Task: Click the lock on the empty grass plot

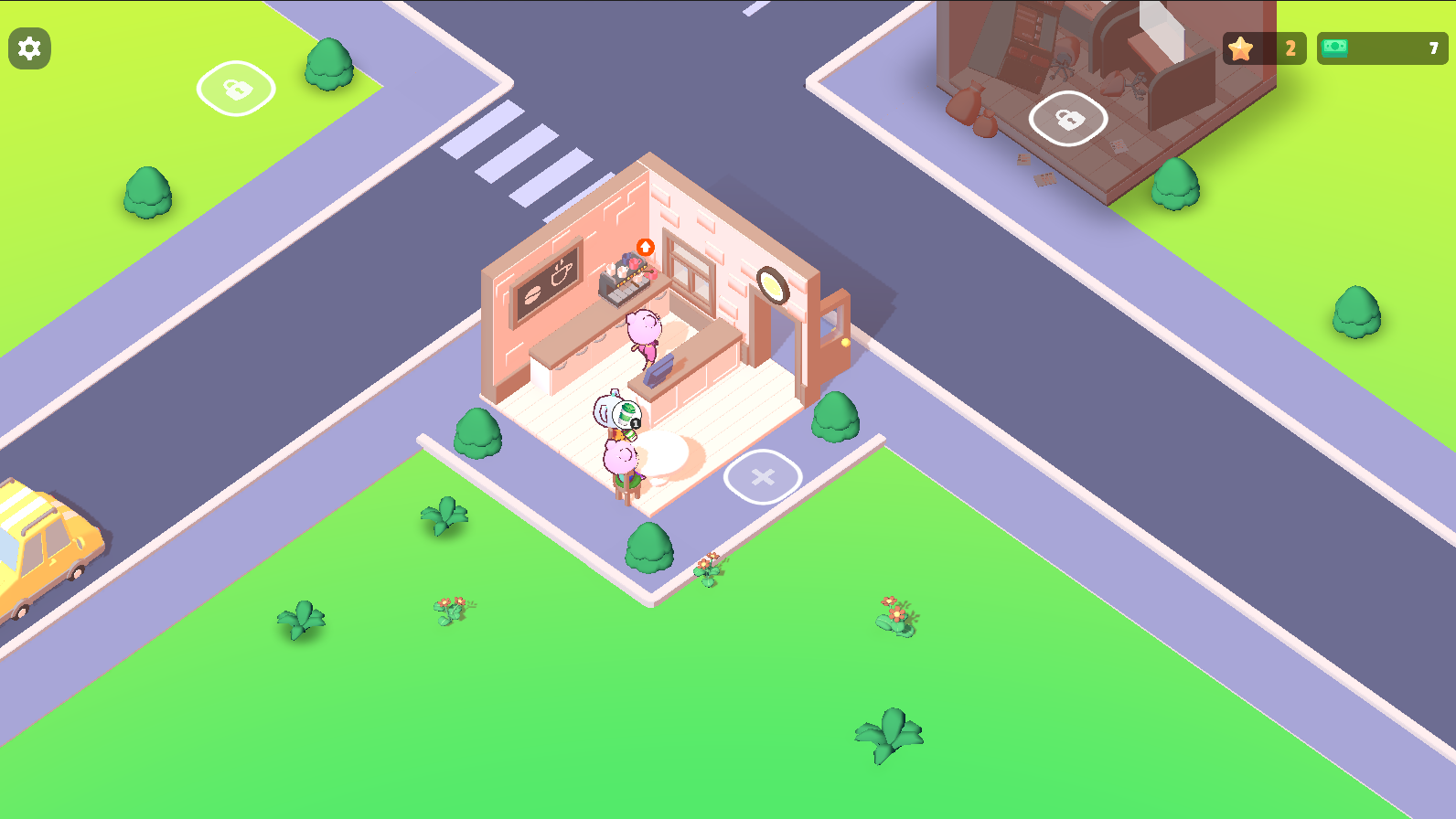Action: point(236,89)
